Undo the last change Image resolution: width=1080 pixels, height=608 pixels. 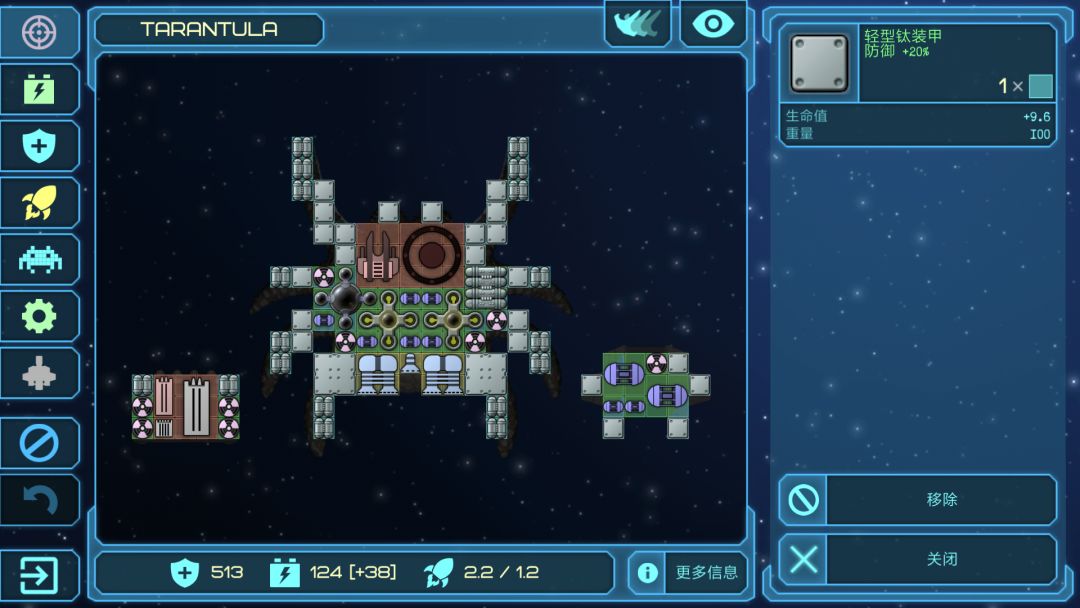39,499
